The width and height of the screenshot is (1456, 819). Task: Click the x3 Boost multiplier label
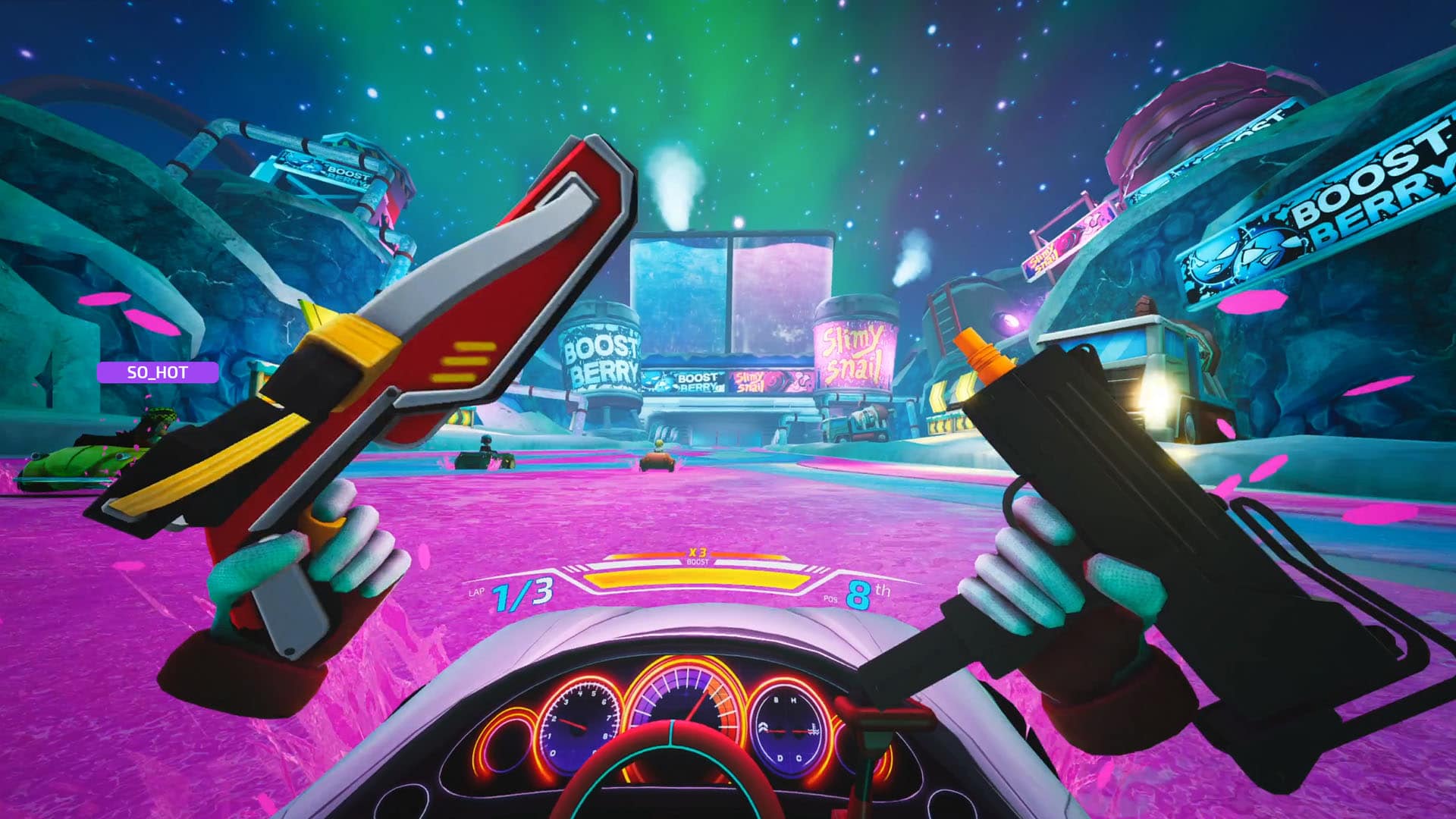point(698,555)
